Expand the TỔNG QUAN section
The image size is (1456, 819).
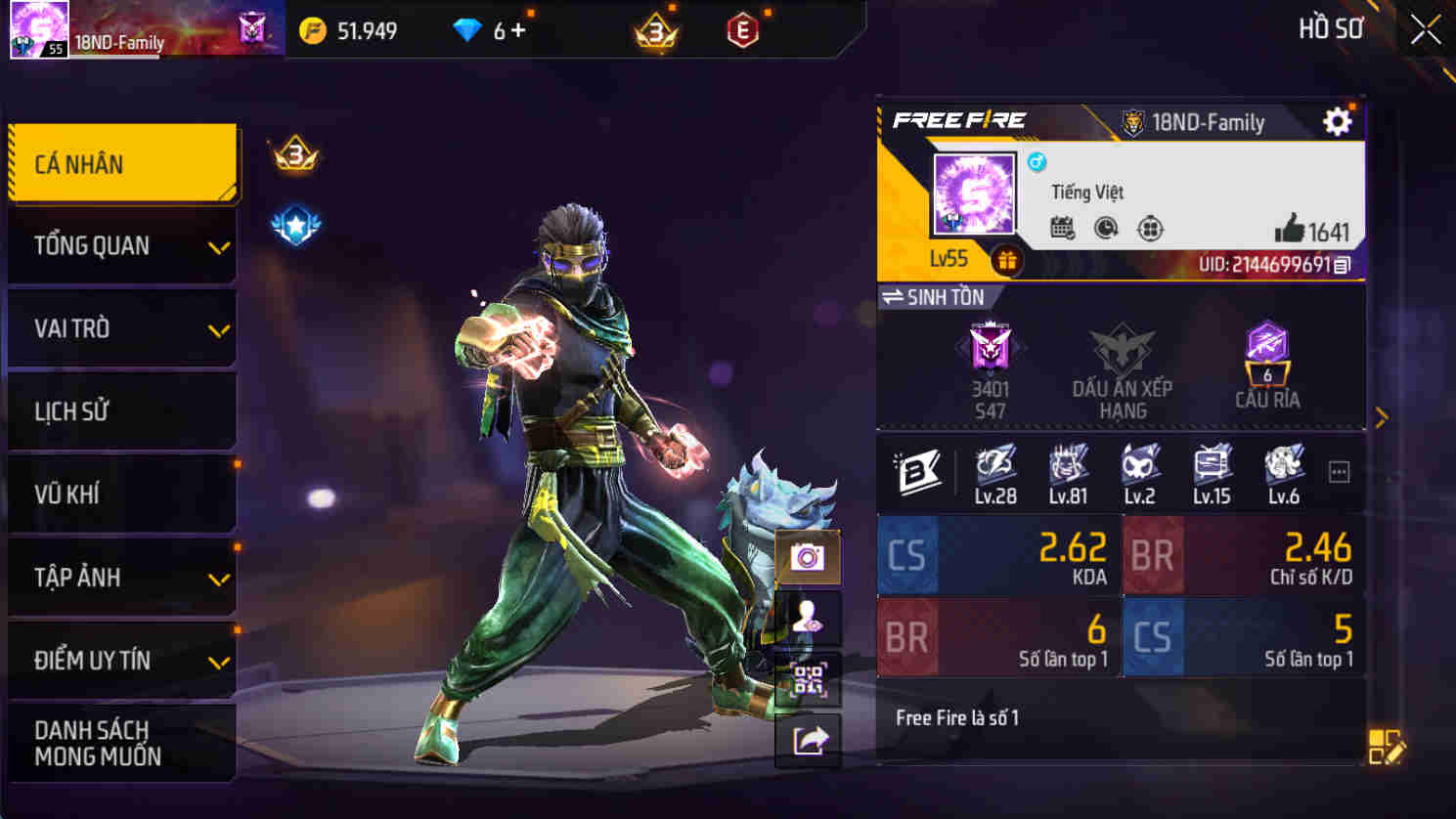[x=121, y=246]
